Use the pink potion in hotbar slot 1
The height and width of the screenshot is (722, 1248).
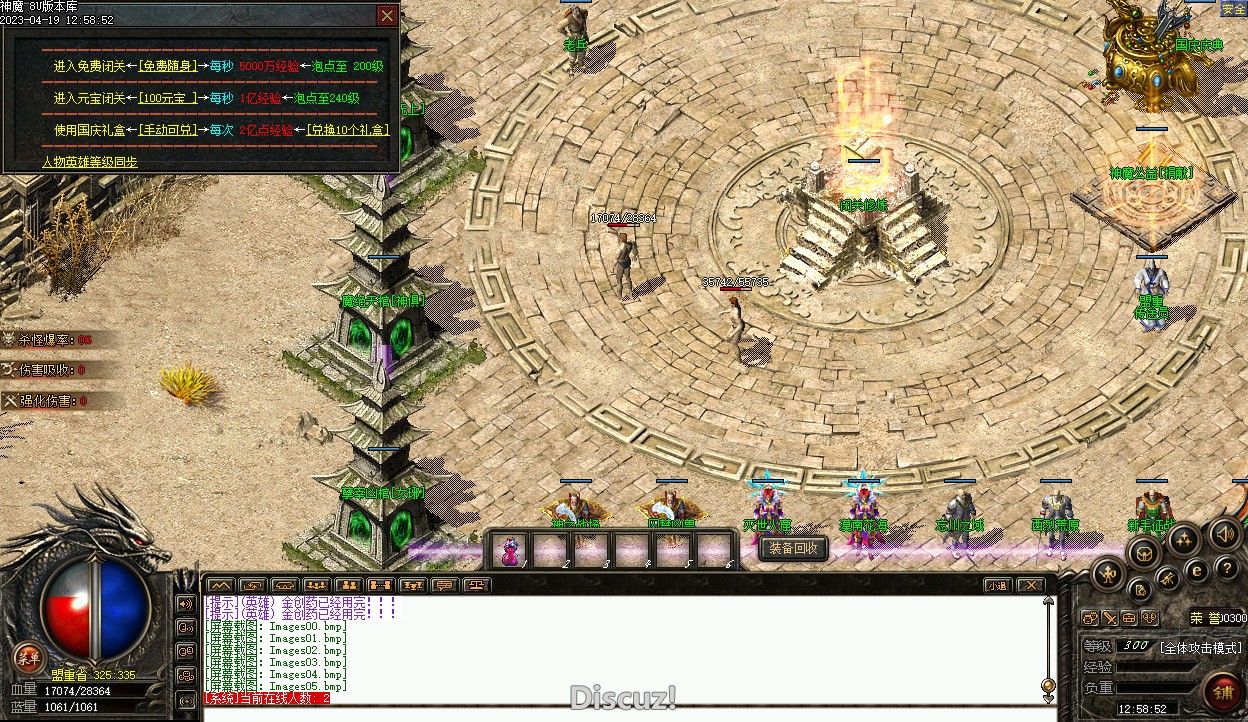(x=510, y=550)
